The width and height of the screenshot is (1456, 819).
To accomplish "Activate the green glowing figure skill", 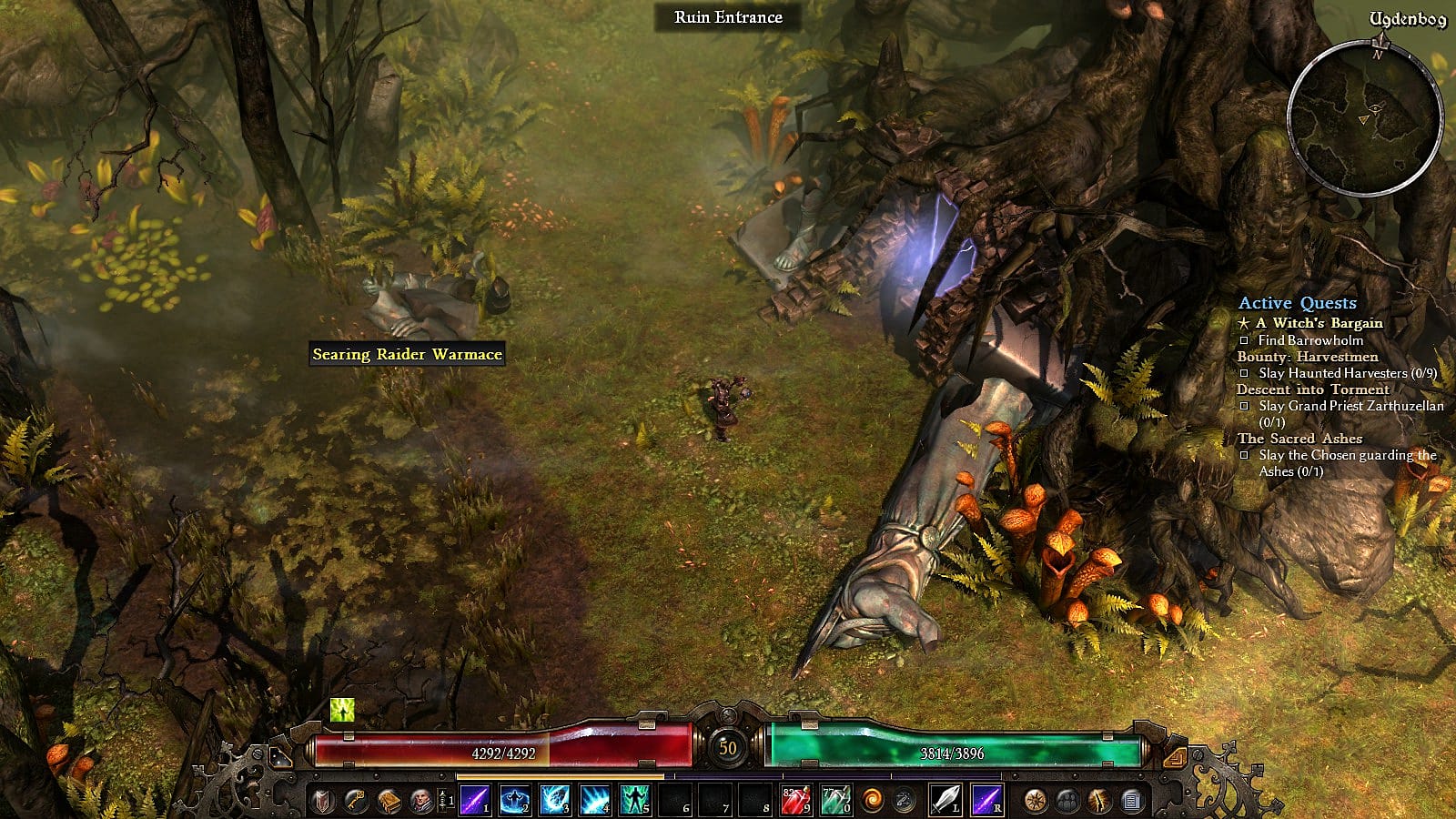I will (634, 801).
